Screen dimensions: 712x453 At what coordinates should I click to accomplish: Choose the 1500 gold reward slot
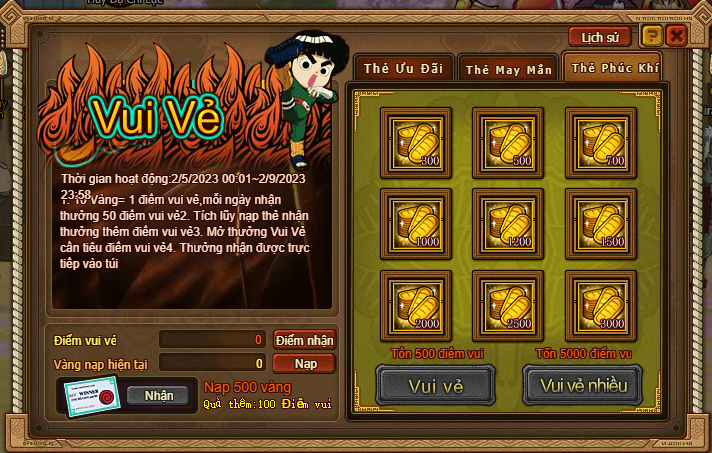click(600, 222)
